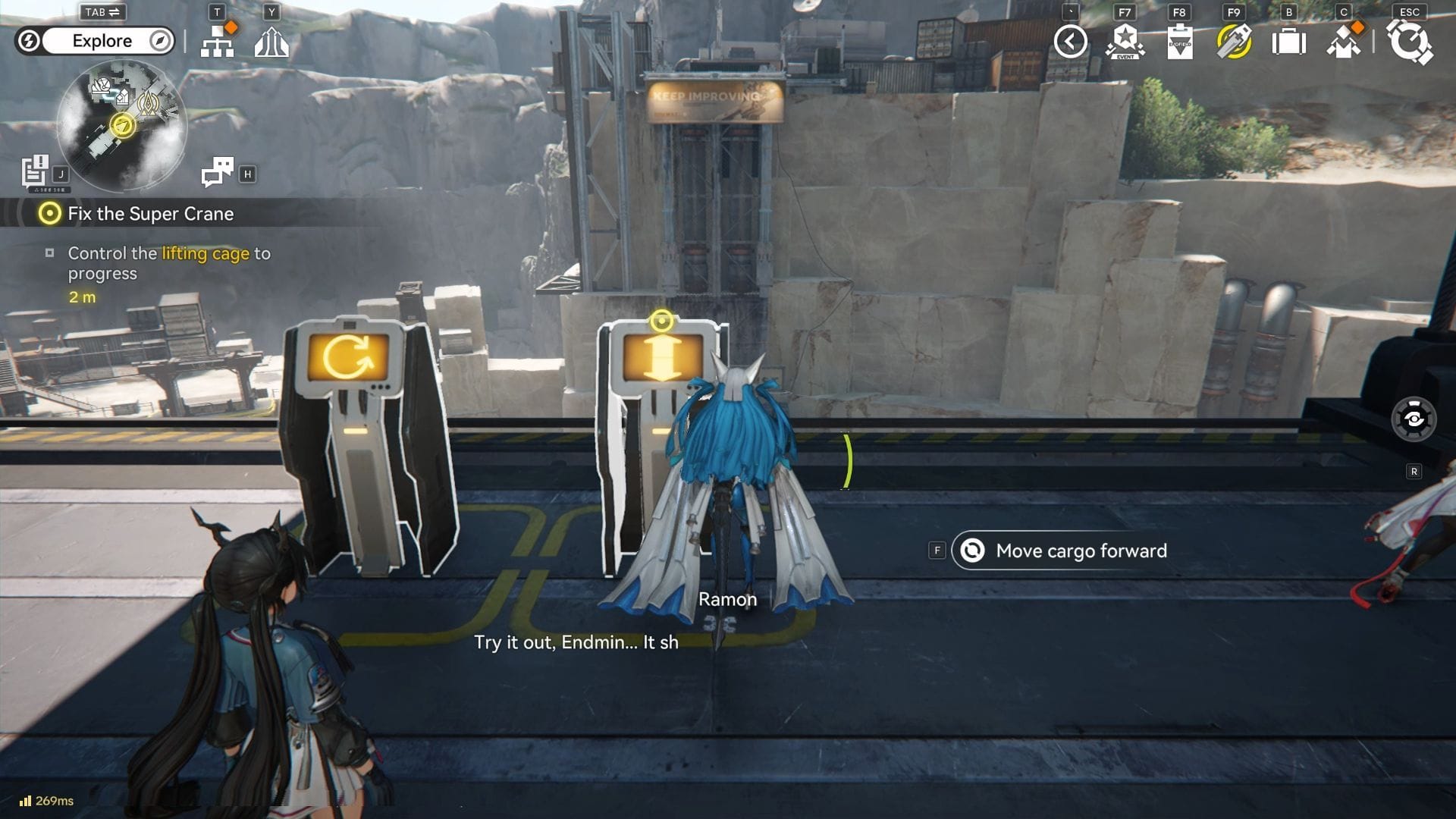This screenshot has width=1456, height=819.
Task: Open the tech tree hierarchy icon
Action: tap(218, 41)
